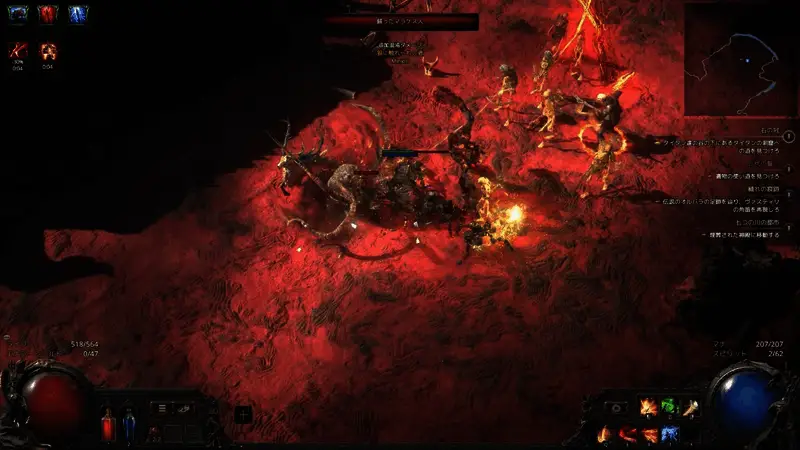800x450 pixels.
Task: Open the minimap in the corner
Action: click(739, 58)
